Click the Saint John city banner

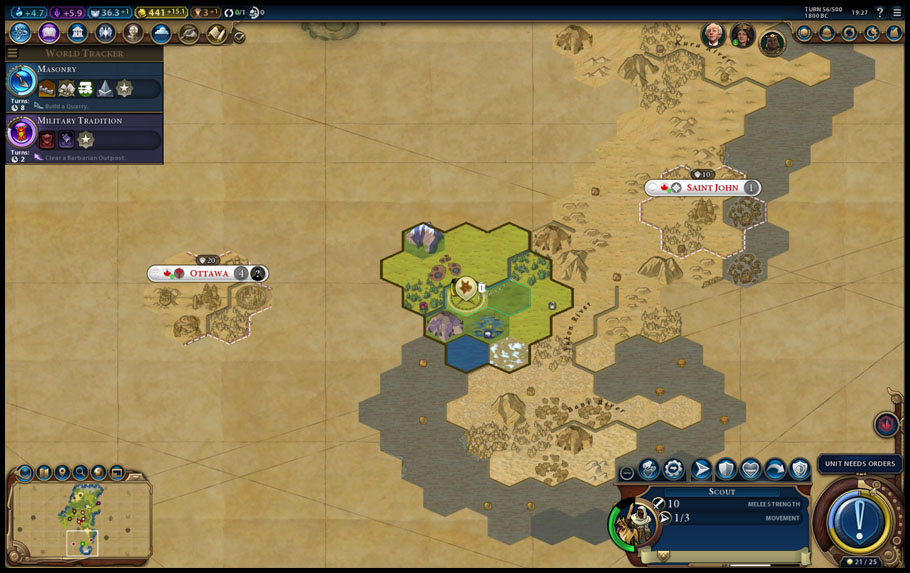coord(712,187)
